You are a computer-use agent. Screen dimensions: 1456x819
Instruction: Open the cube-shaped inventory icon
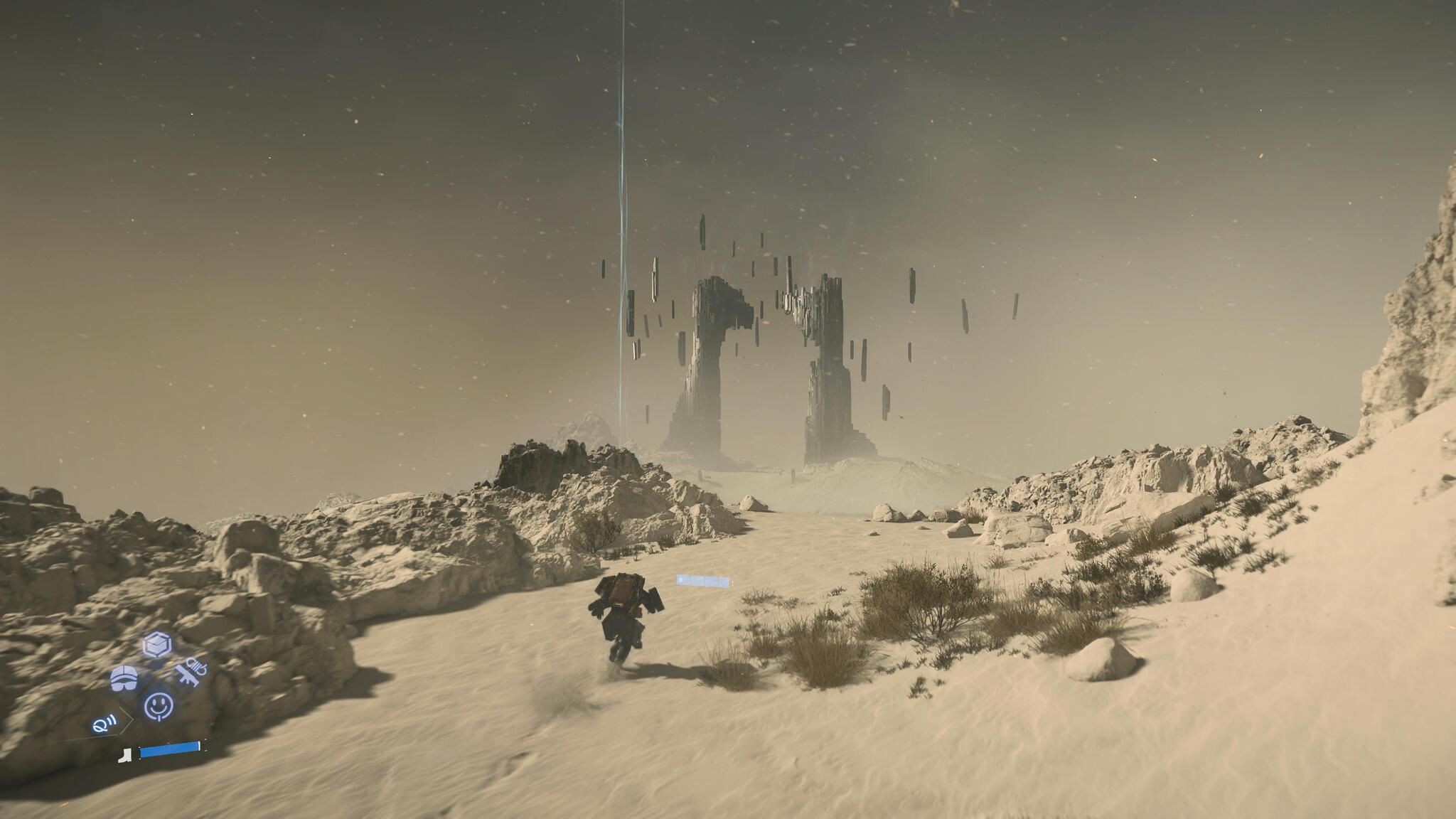point(156,645)
